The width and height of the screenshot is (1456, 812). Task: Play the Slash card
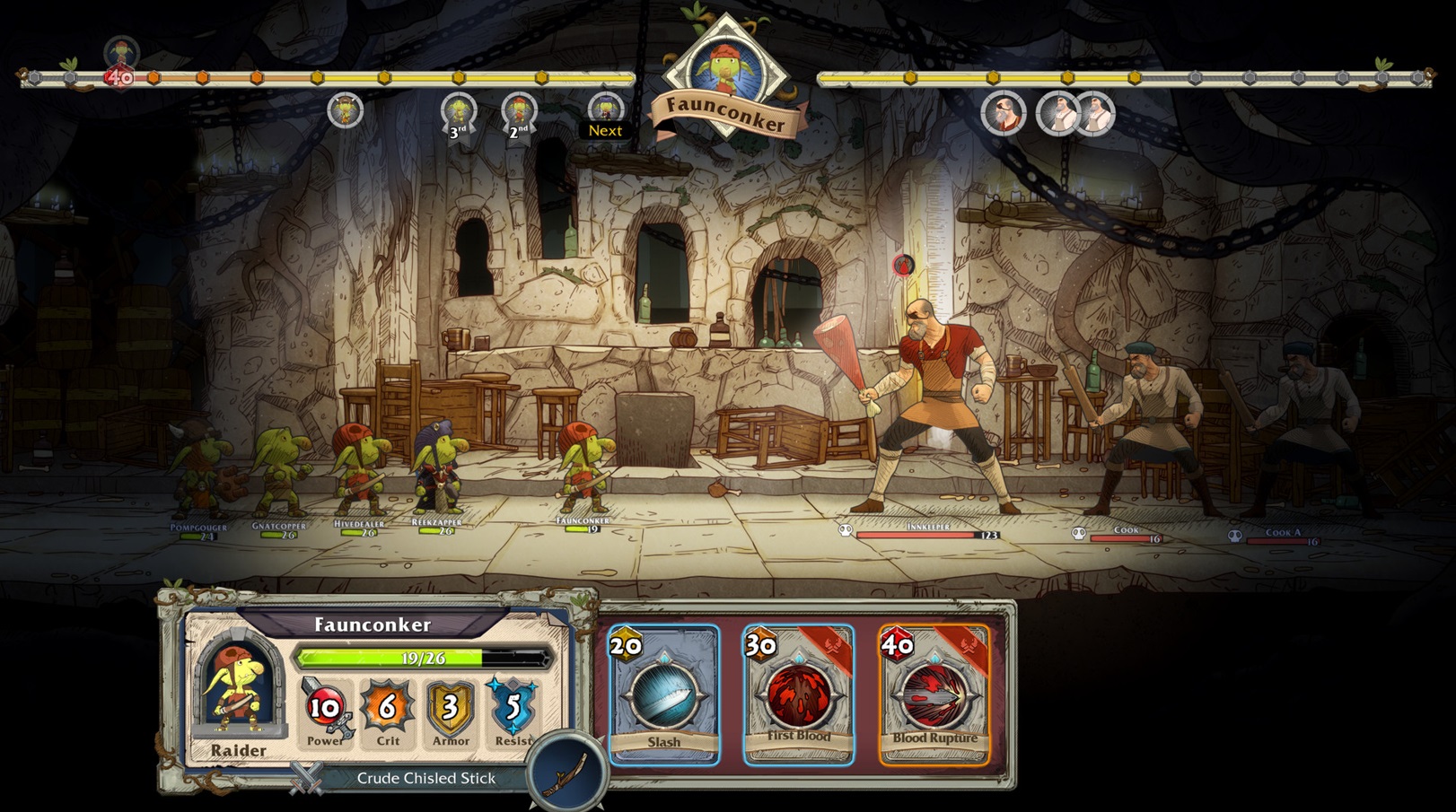click(666, 695)
